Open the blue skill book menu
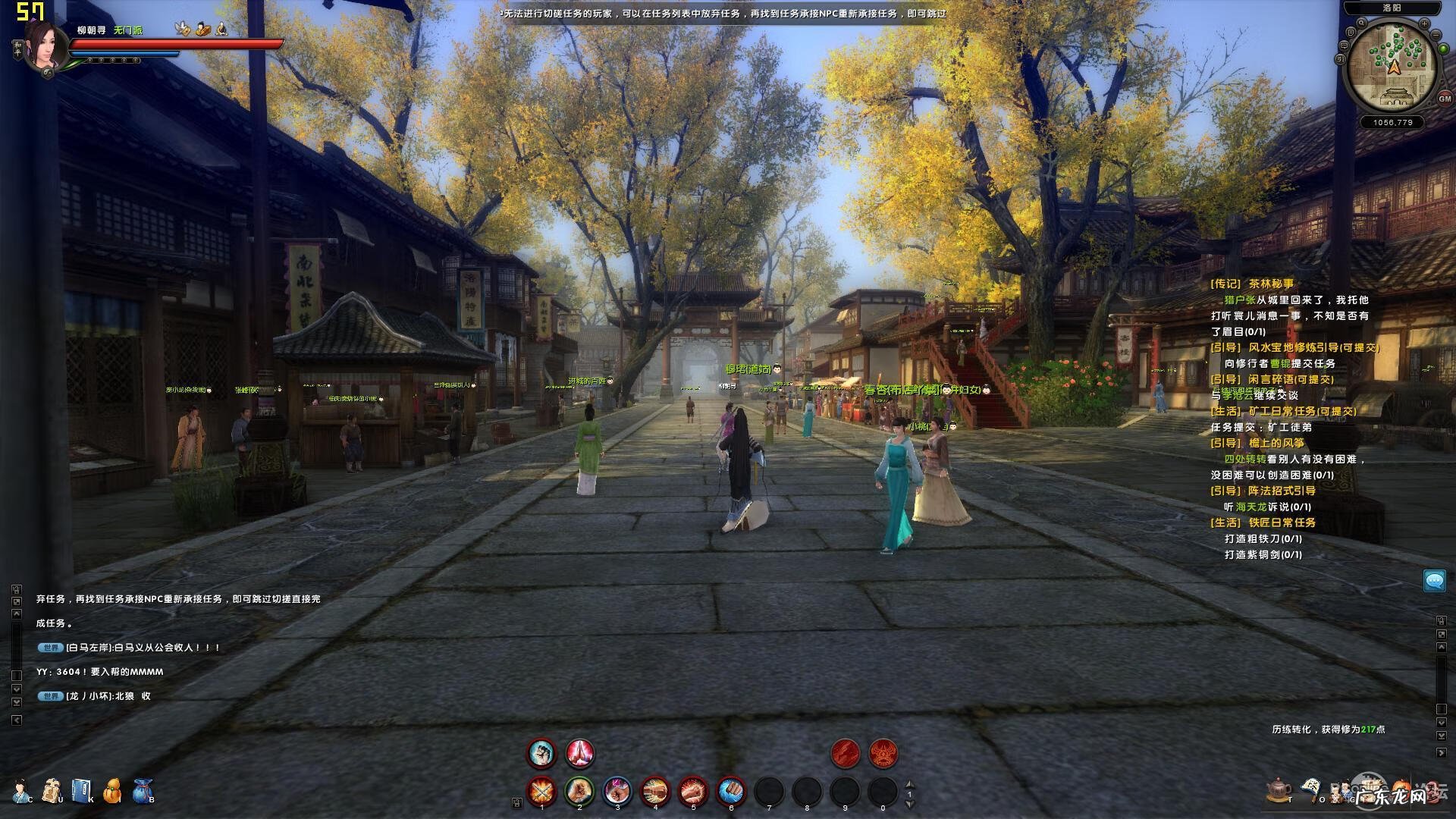The height and width of the screenshot is (819, 1456). pyautogui.click(x=81, y=790)
